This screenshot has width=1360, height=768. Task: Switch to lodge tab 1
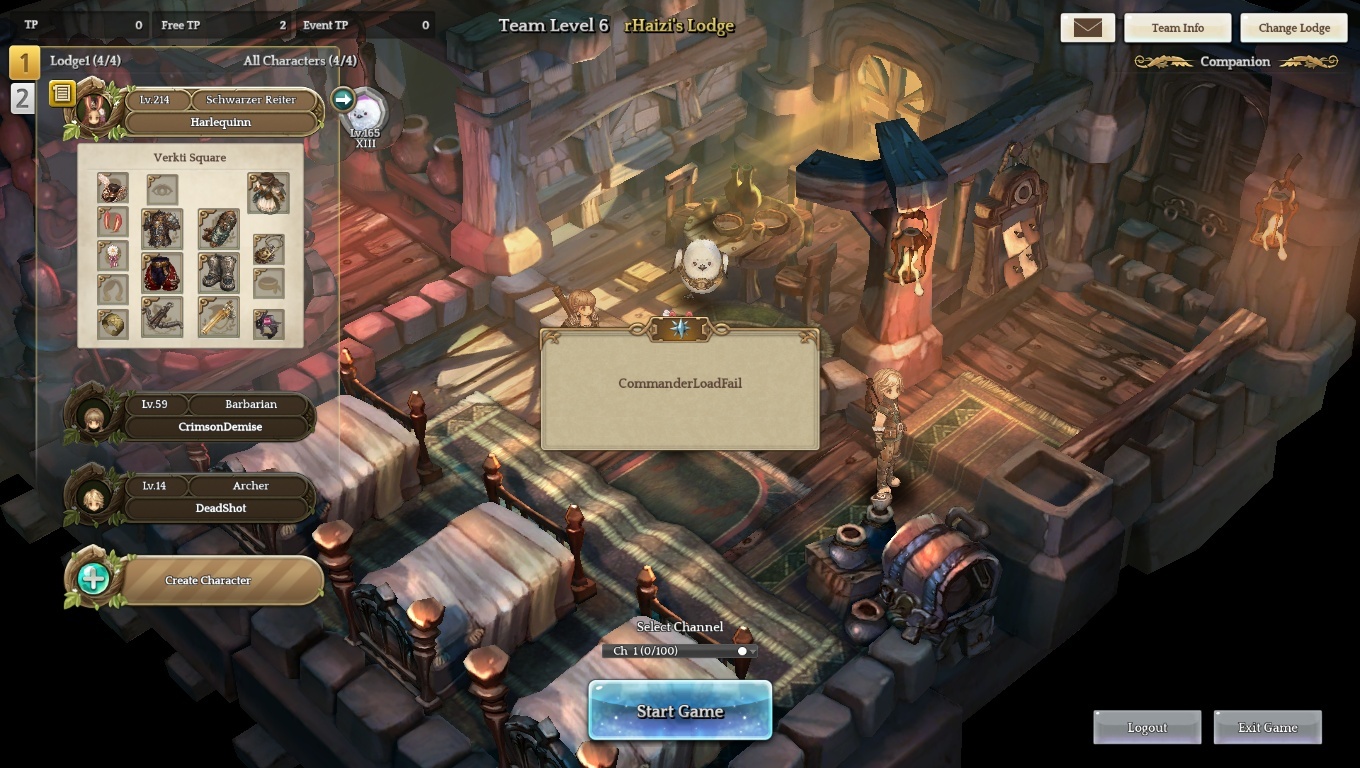pyautogui.click(x=24, y=62)
